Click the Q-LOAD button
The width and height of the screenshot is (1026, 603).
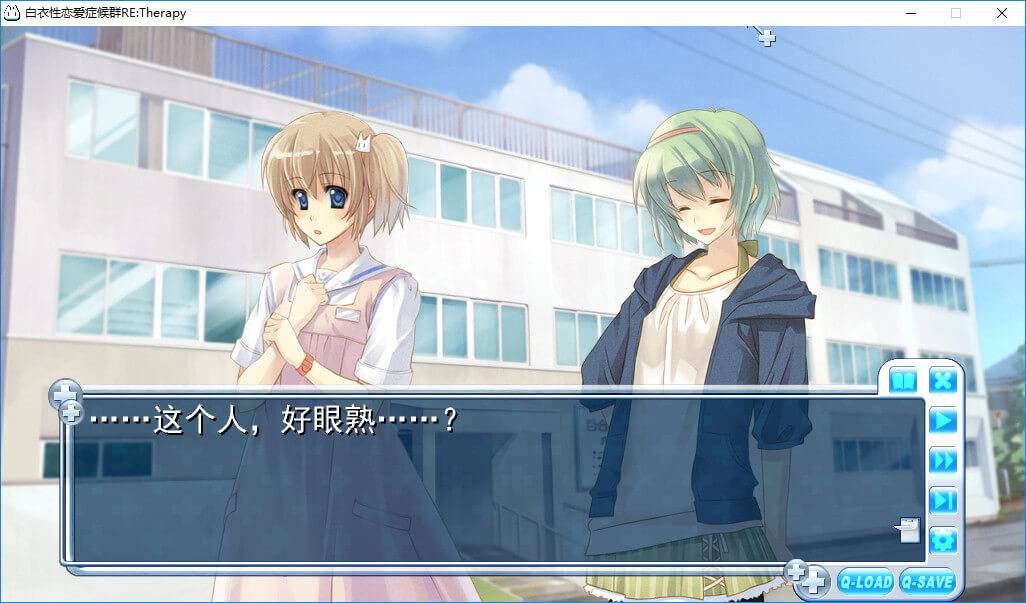click(x=865, y=581)
